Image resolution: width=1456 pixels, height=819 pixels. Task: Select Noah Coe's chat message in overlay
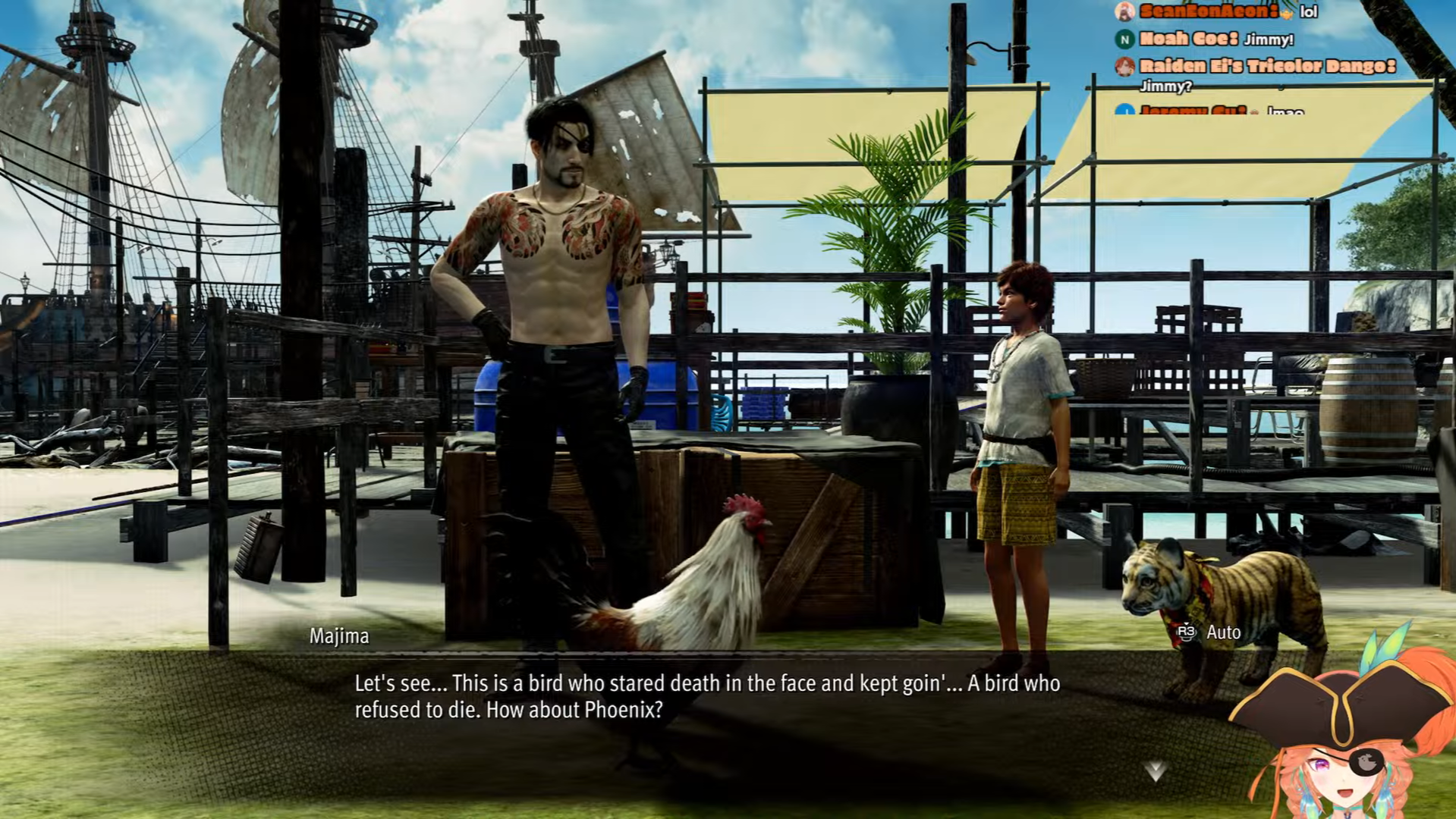(1268, 39)
